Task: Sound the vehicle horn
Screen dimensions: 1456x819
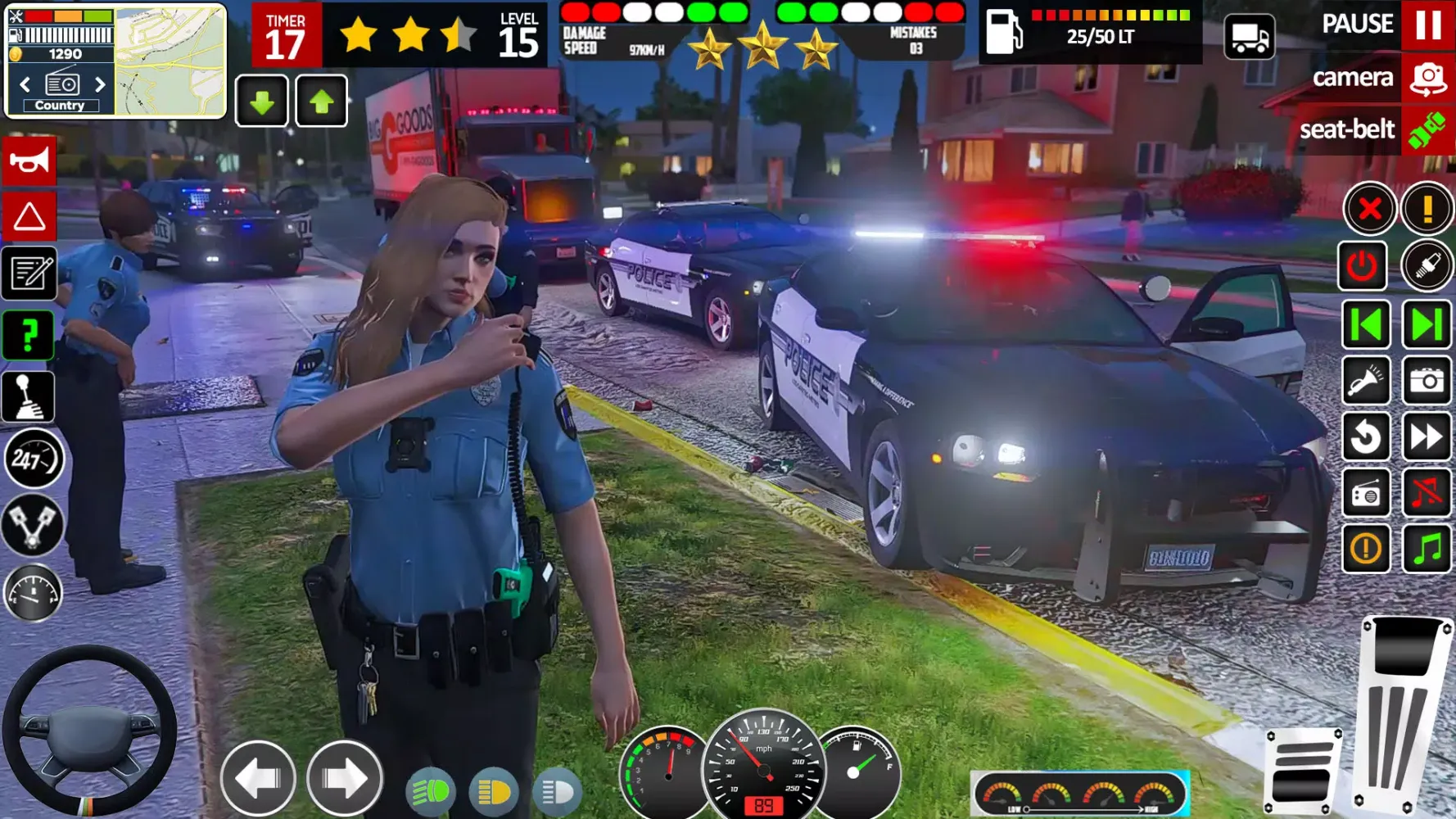Action: click(x=29, y=160)
